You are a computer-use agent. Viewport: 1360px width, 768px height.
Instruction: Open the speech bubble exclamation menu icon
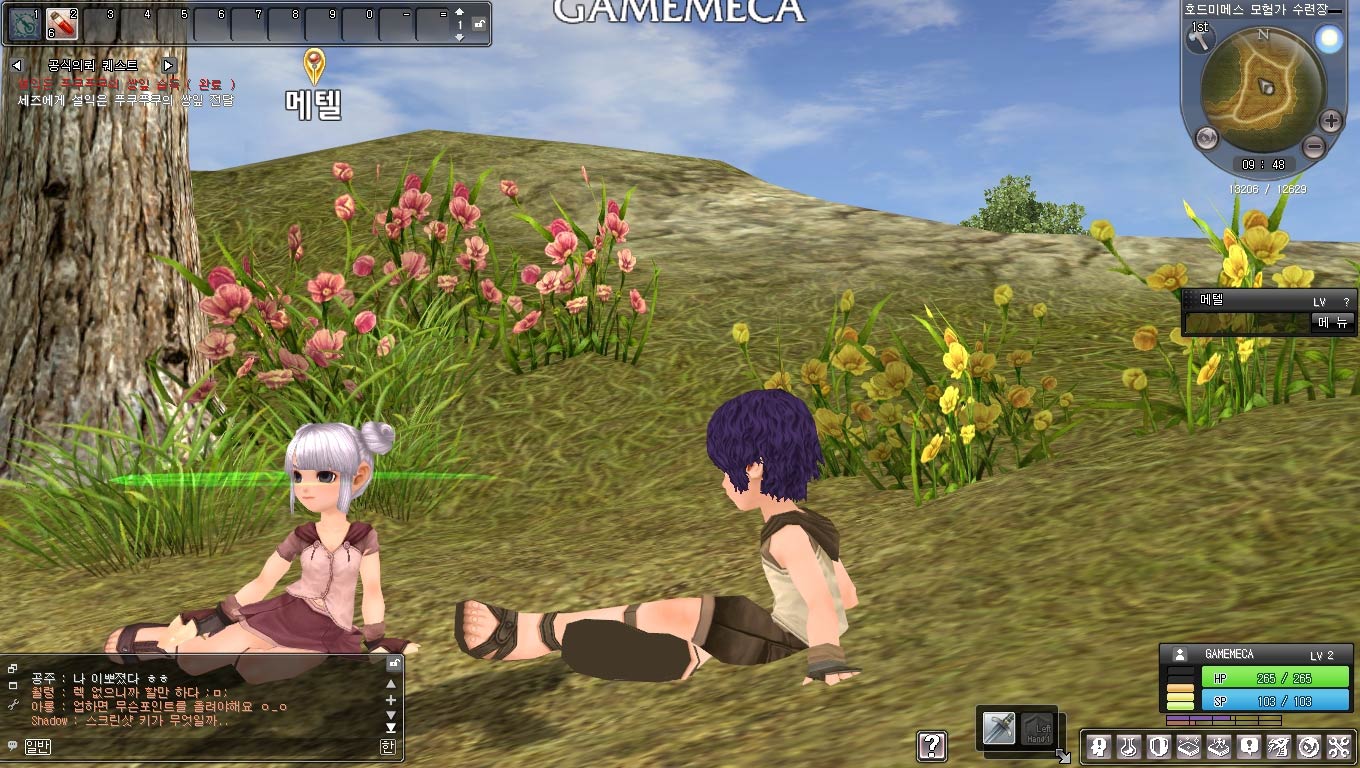[1249, 746]
